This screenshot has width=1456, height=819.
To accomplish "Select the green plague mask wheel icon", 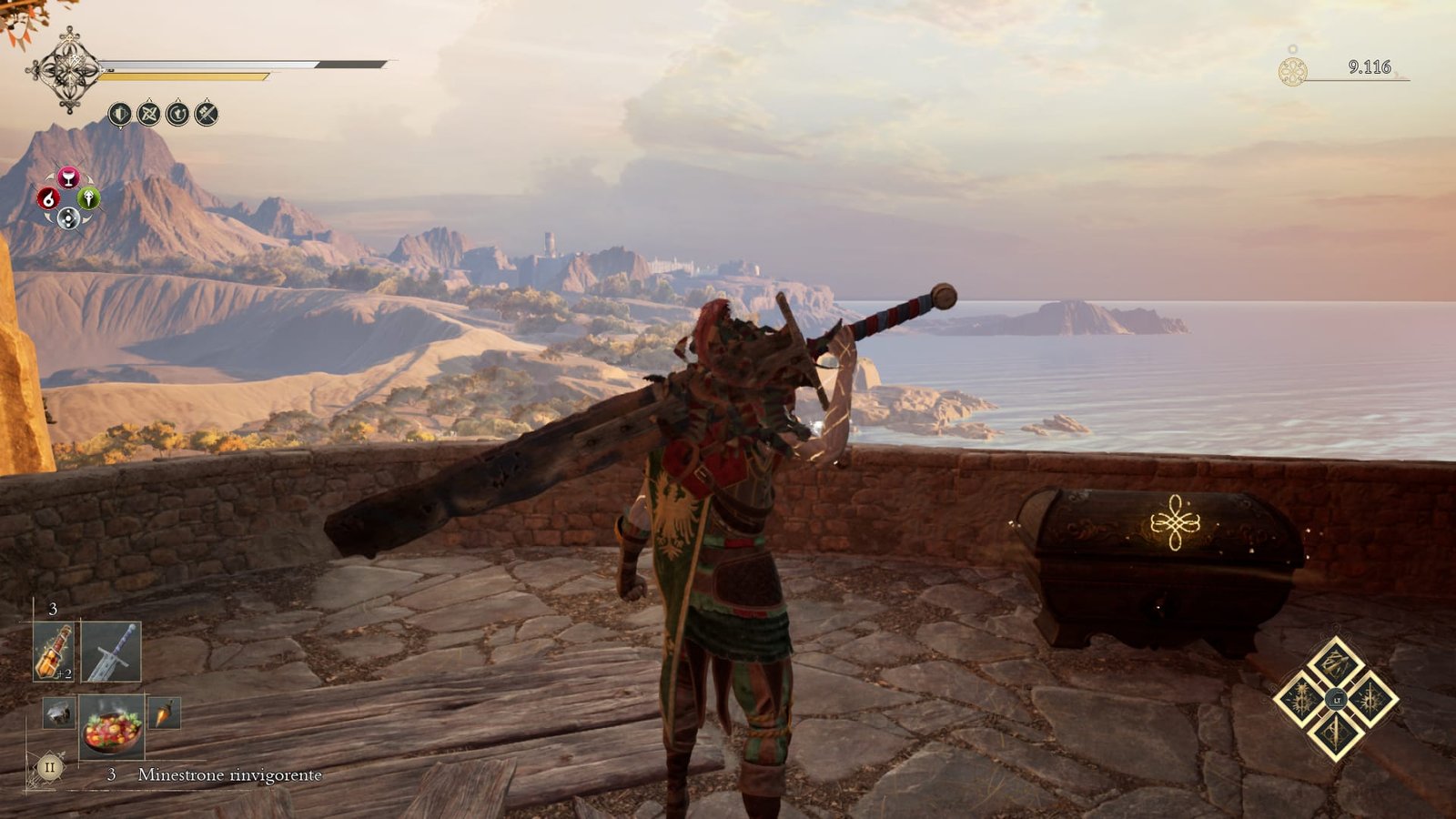I will 88,197.
